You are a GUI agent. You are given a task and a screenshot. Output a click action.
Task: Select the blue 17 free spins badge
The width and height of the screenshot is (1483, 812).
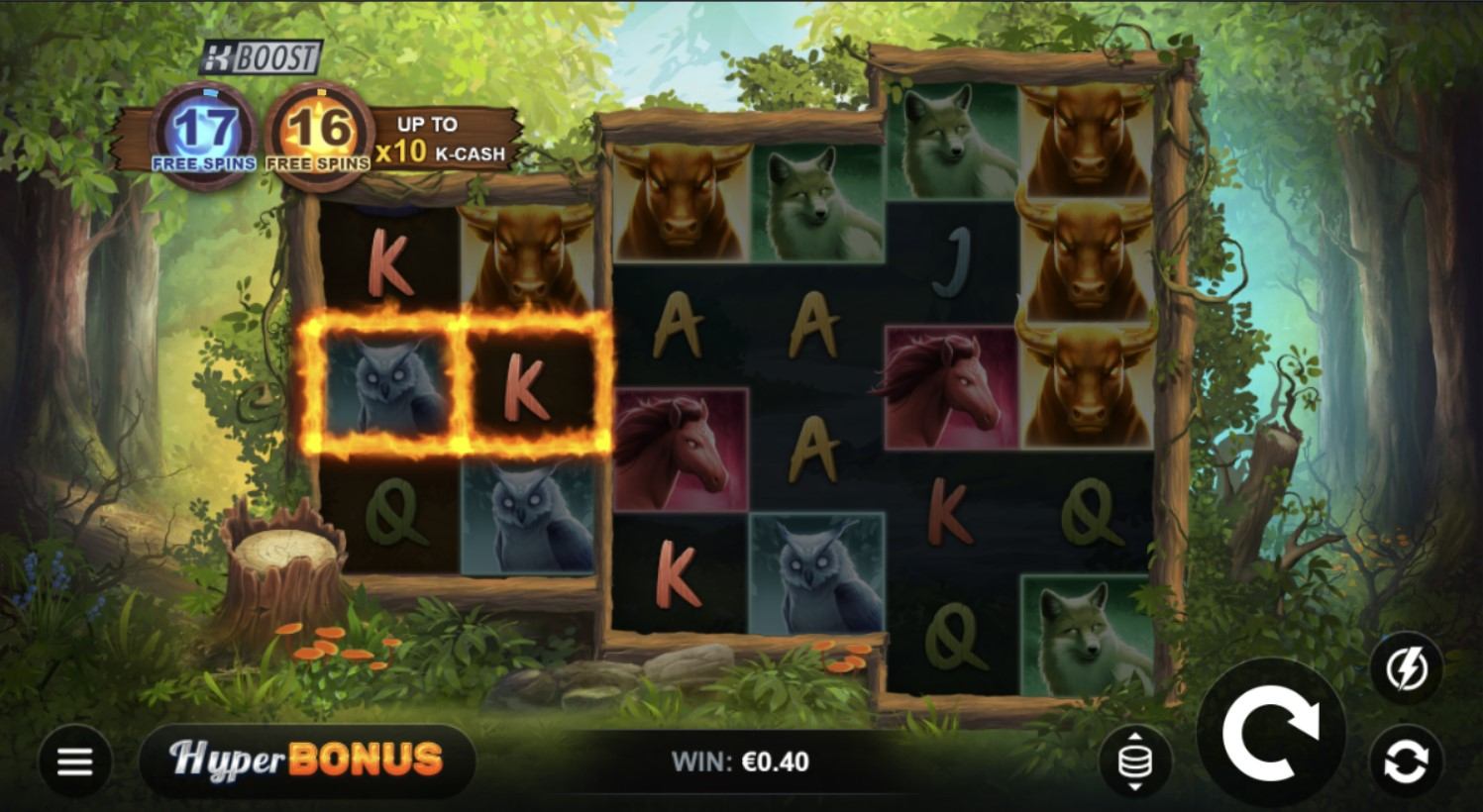point(204,136)
